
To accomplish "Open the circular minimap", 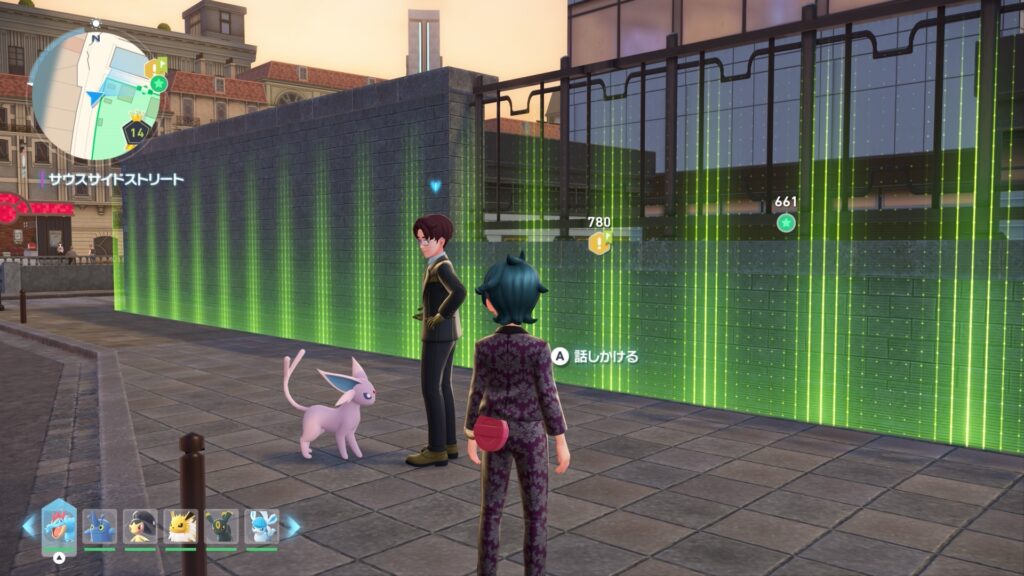I will (x=96, y=95).
